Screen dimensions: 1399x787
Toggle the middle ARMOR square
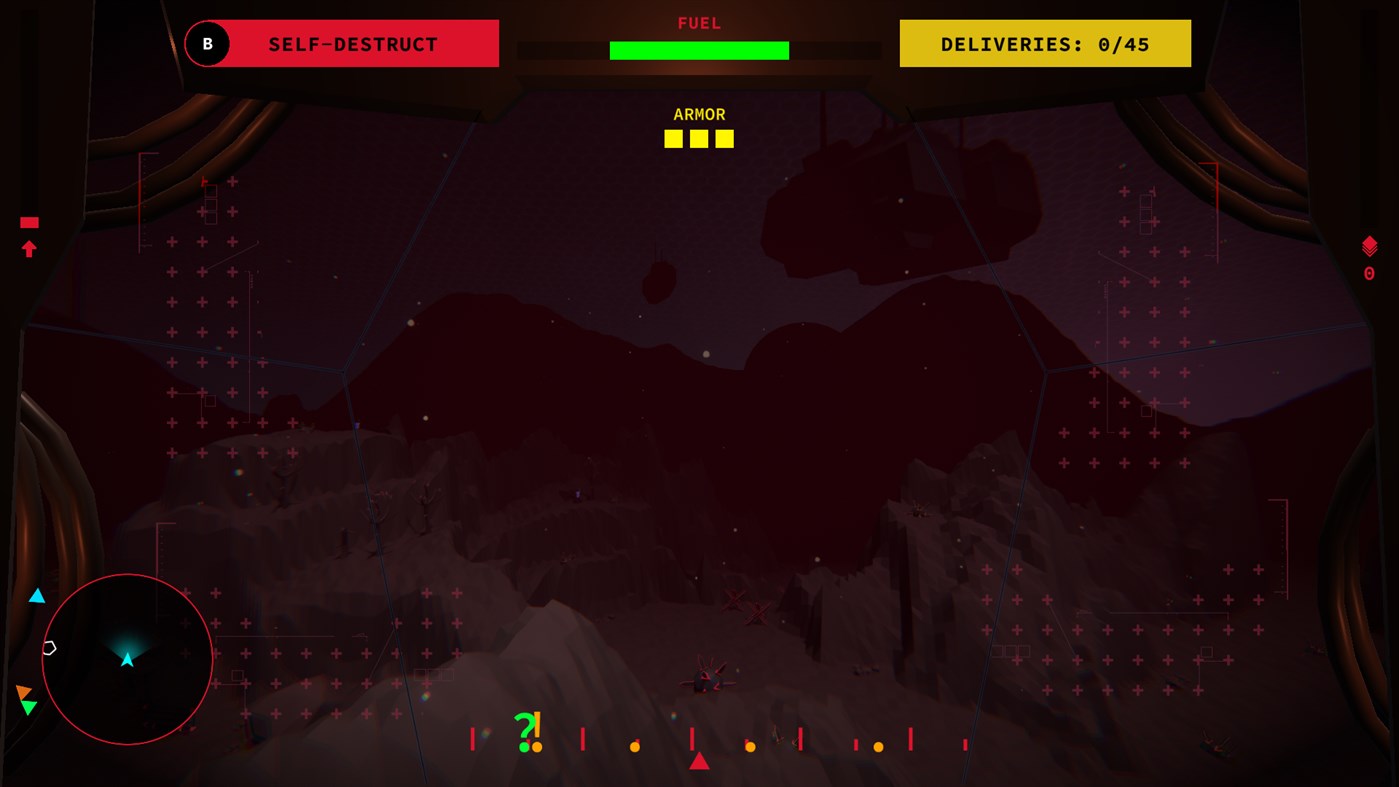click(698, 138)
